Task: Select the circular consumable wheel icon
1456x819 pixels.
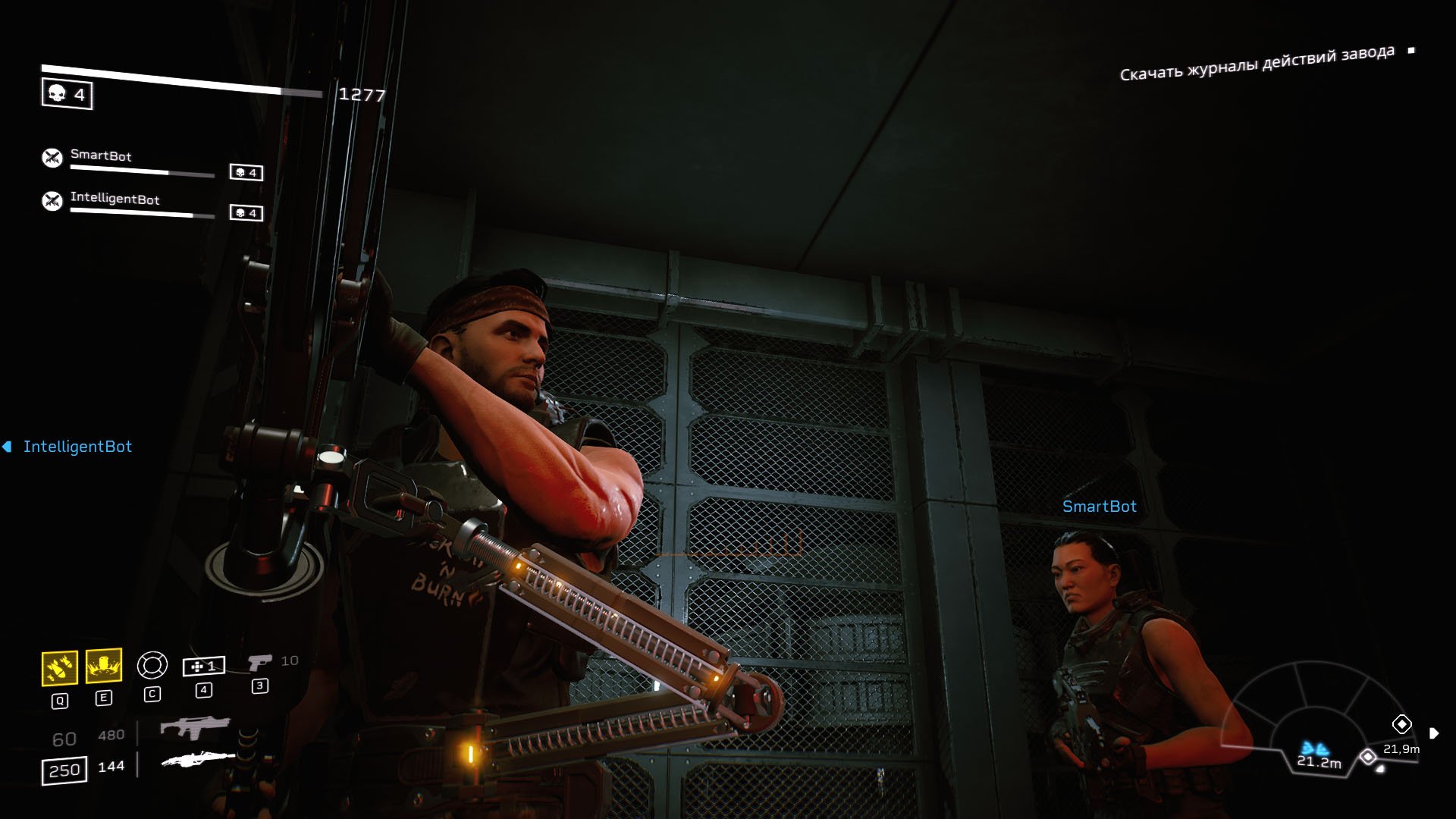Action: (x=152, y=665)
